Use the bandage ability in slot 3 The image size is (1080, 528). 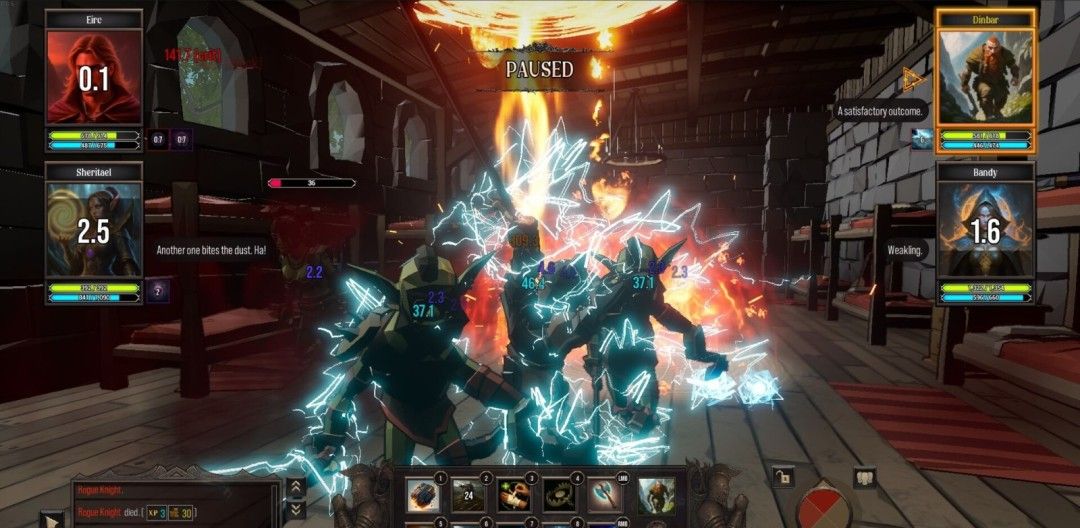[x=514, y=494]
